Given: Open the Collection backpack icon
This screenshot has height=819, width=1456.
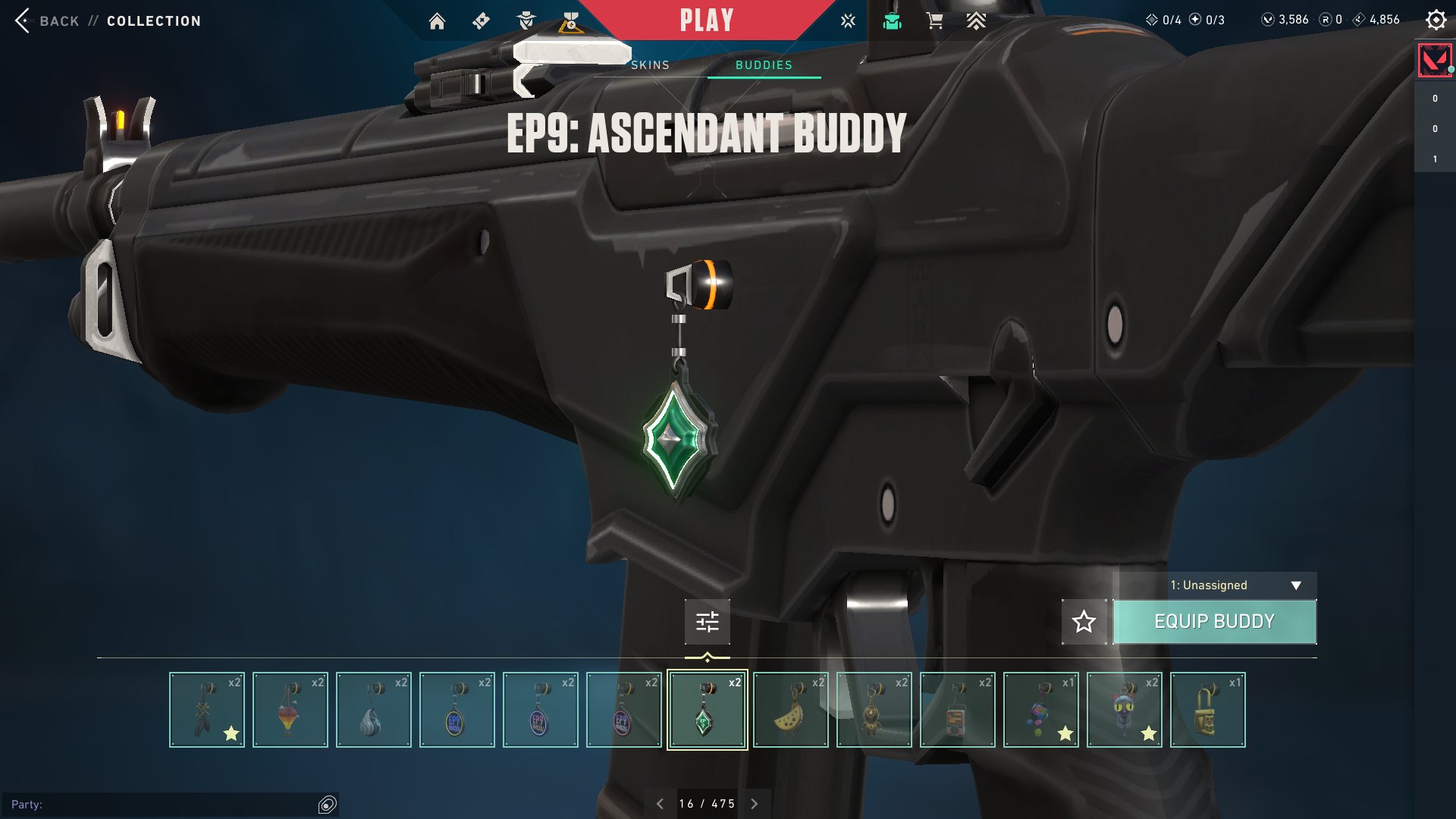Looking at the screenshot, I should [892, 21].
